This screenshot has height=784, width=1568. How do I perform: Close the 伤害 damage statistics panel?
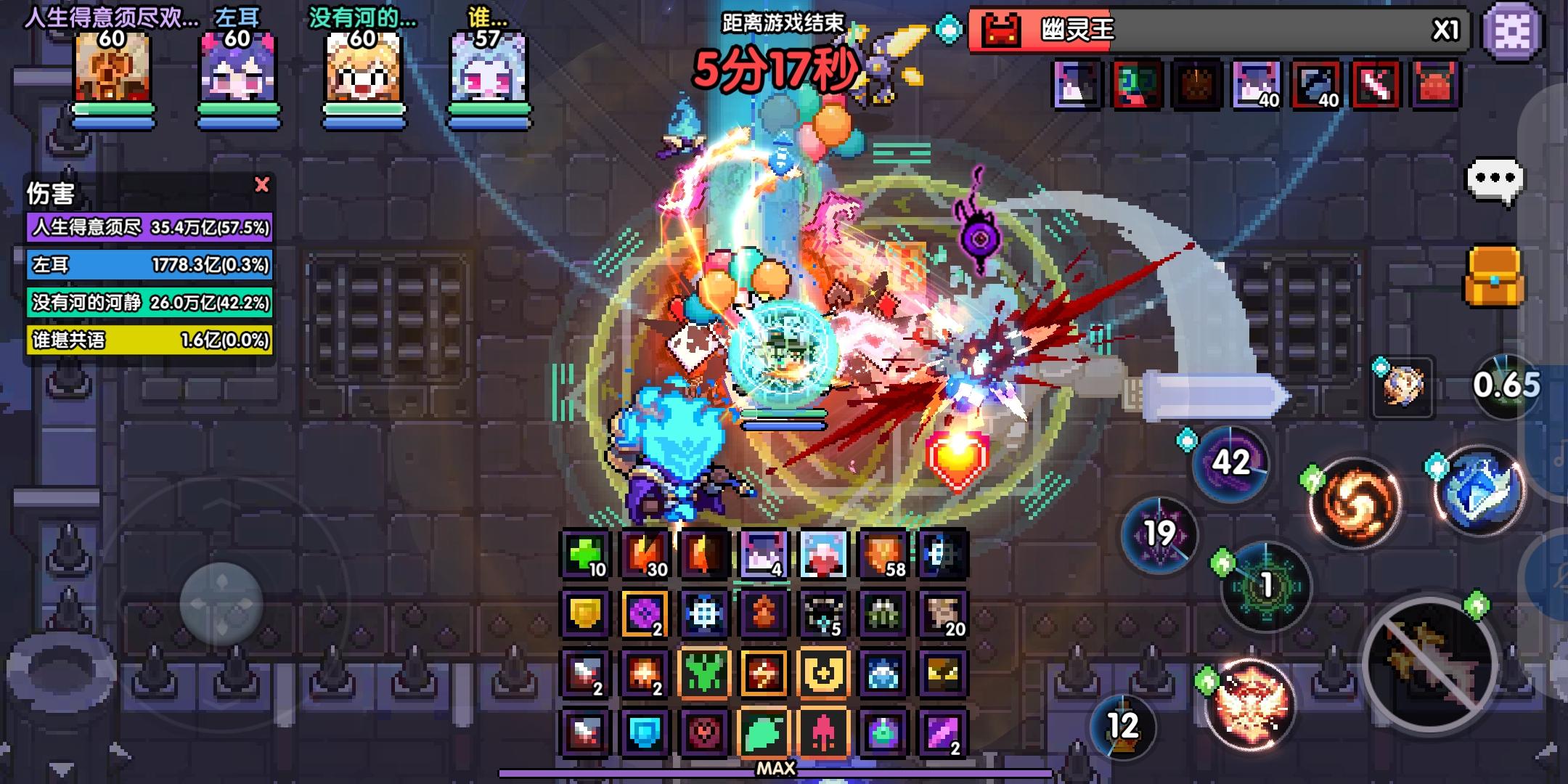click(263, 186)
